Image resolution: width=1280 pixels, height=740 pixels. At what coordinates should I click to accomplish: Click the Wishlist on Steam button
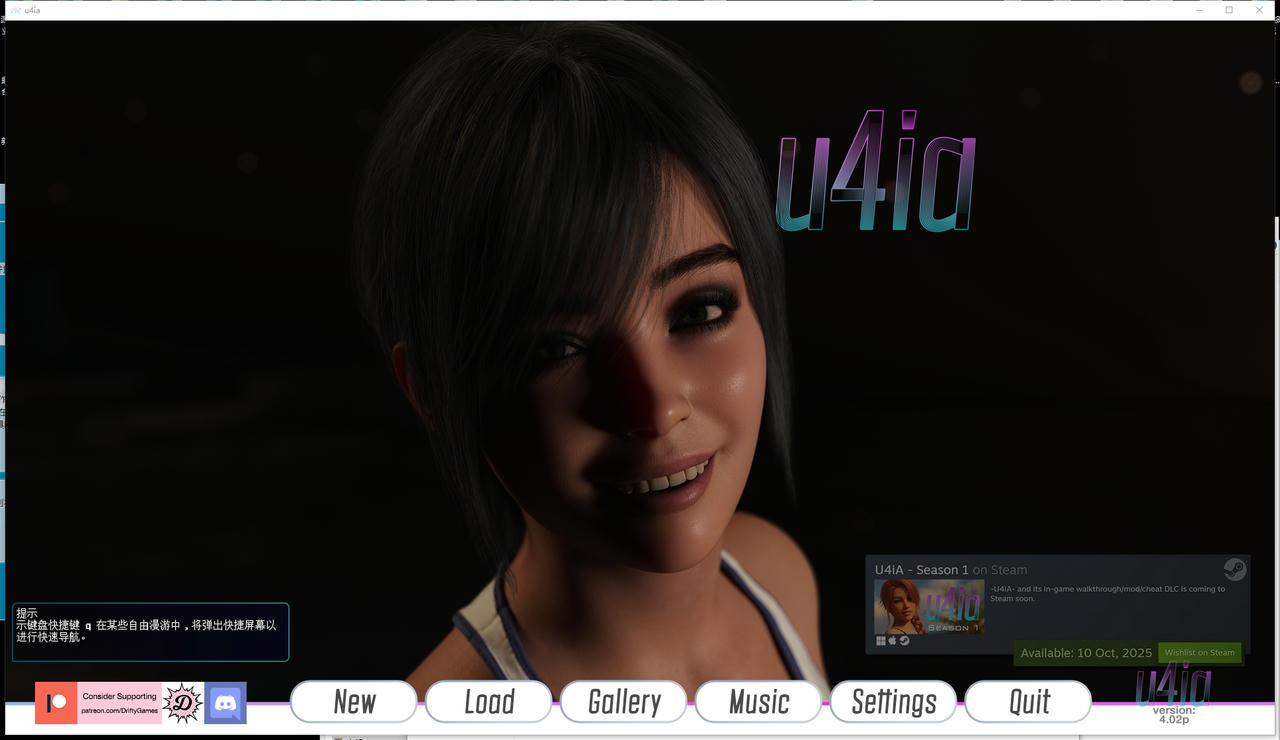[x=1199, y=652]
